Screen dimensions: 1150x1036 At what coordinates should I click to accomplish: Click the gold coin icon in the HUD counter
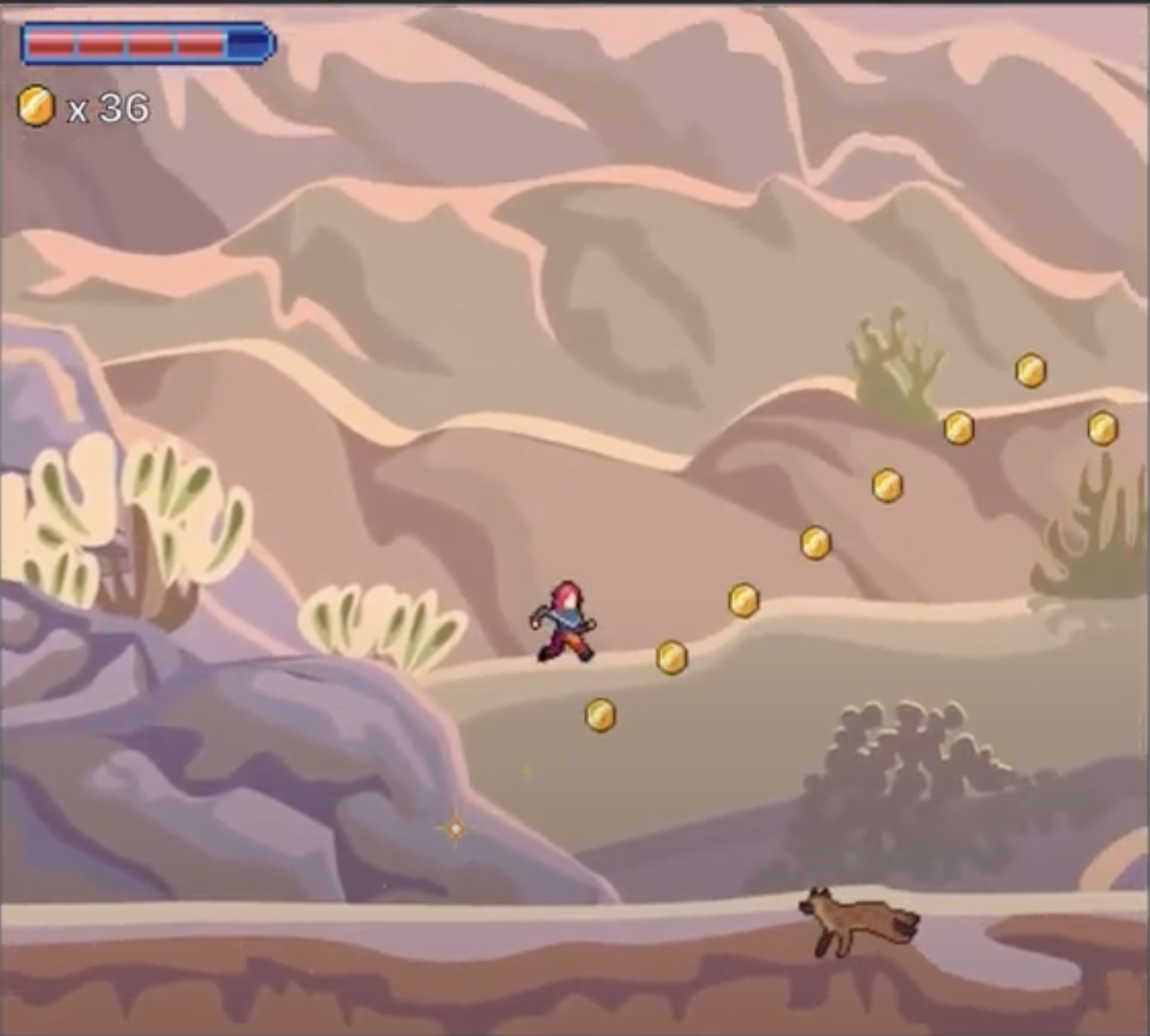coord(36,106)
